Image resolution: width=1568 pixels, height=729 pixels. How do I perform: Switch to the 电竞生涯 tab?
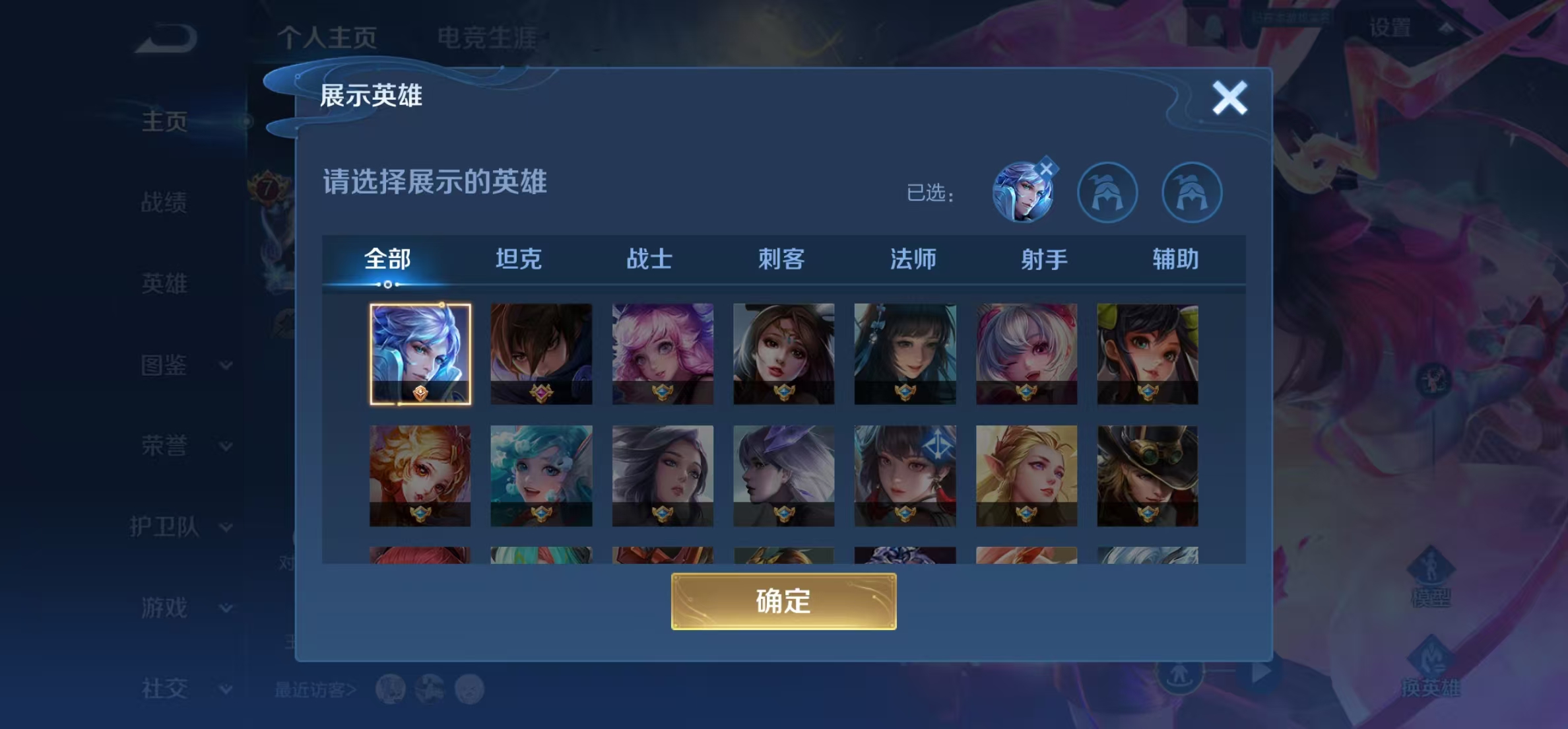click(488, 38)
